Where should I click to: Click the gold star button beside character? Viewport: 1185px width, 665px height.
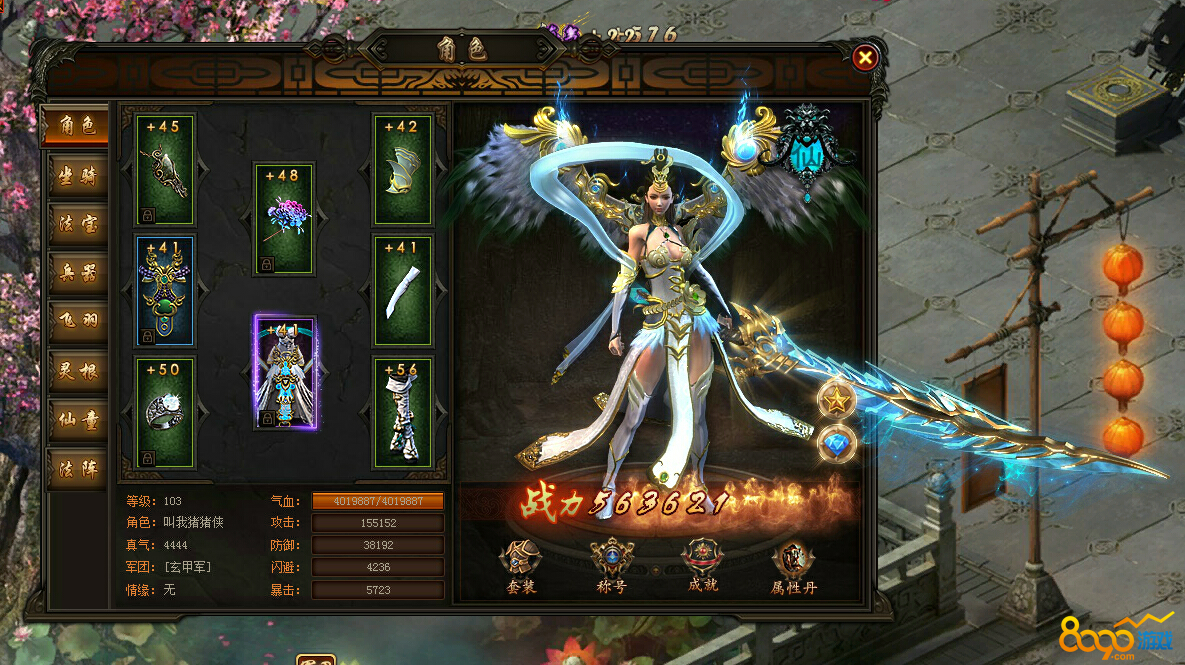pos(836,402)
